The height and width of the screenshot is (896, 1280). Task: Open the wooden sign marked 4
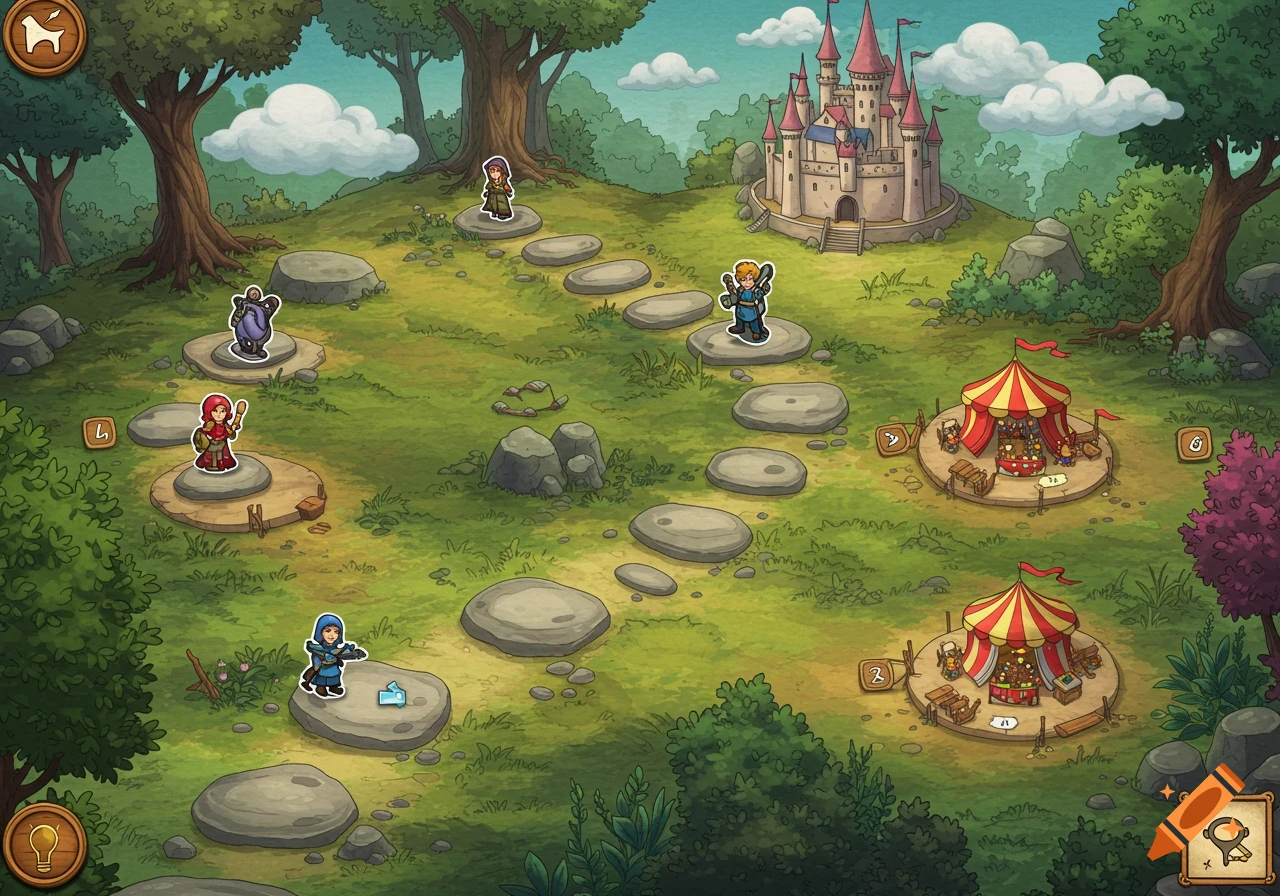pos(100,433)
